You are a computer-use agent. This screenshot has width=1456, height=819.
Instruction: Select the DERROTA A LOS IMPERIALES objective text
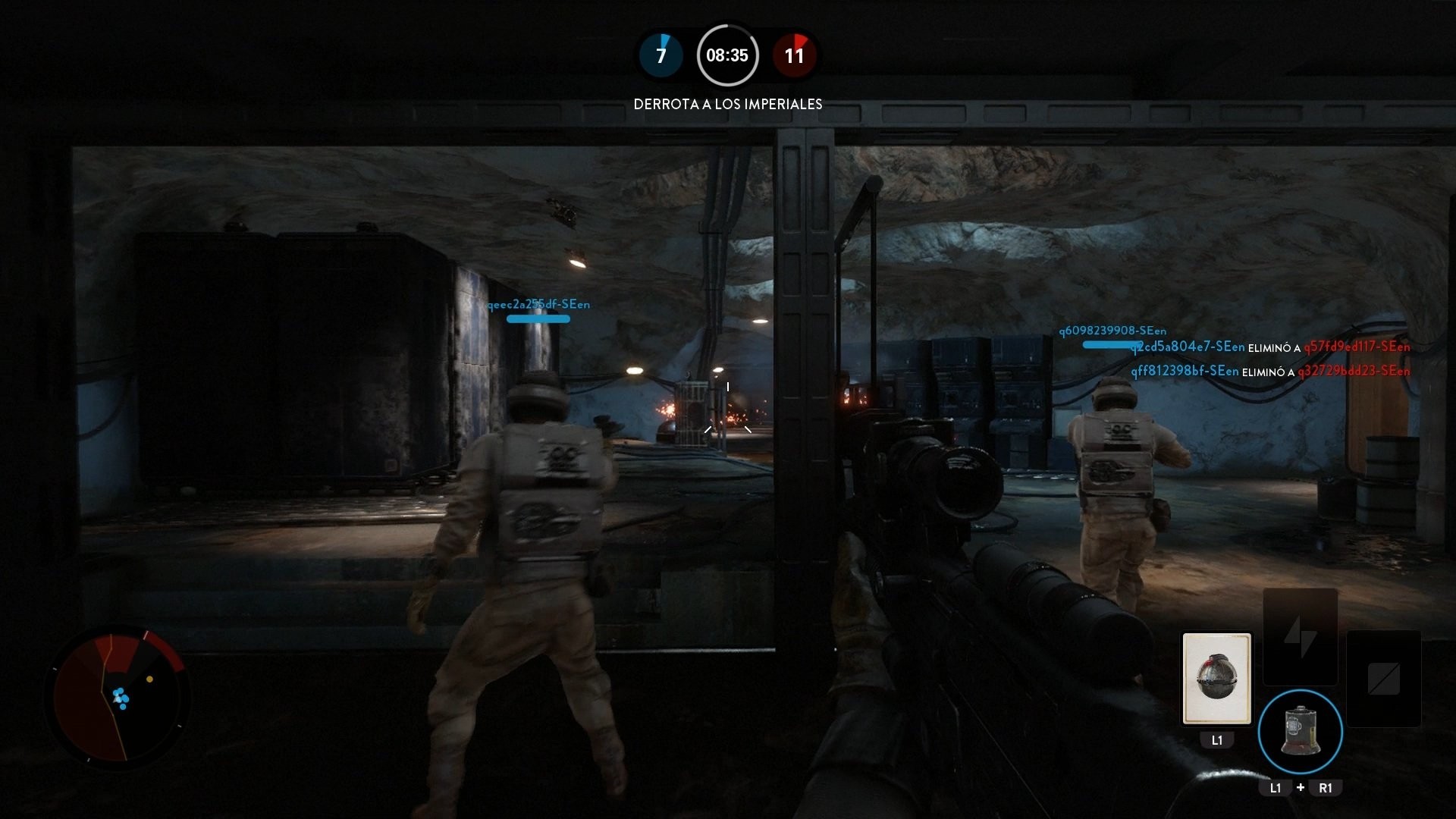coord(728,104)
